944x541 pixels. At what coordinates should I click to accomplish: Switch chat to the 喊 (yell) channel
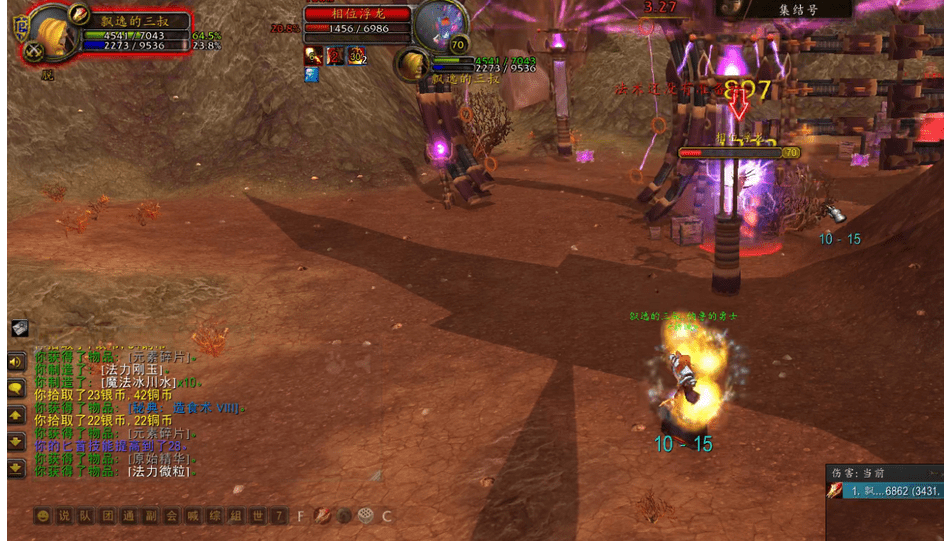tap(193, 516)
